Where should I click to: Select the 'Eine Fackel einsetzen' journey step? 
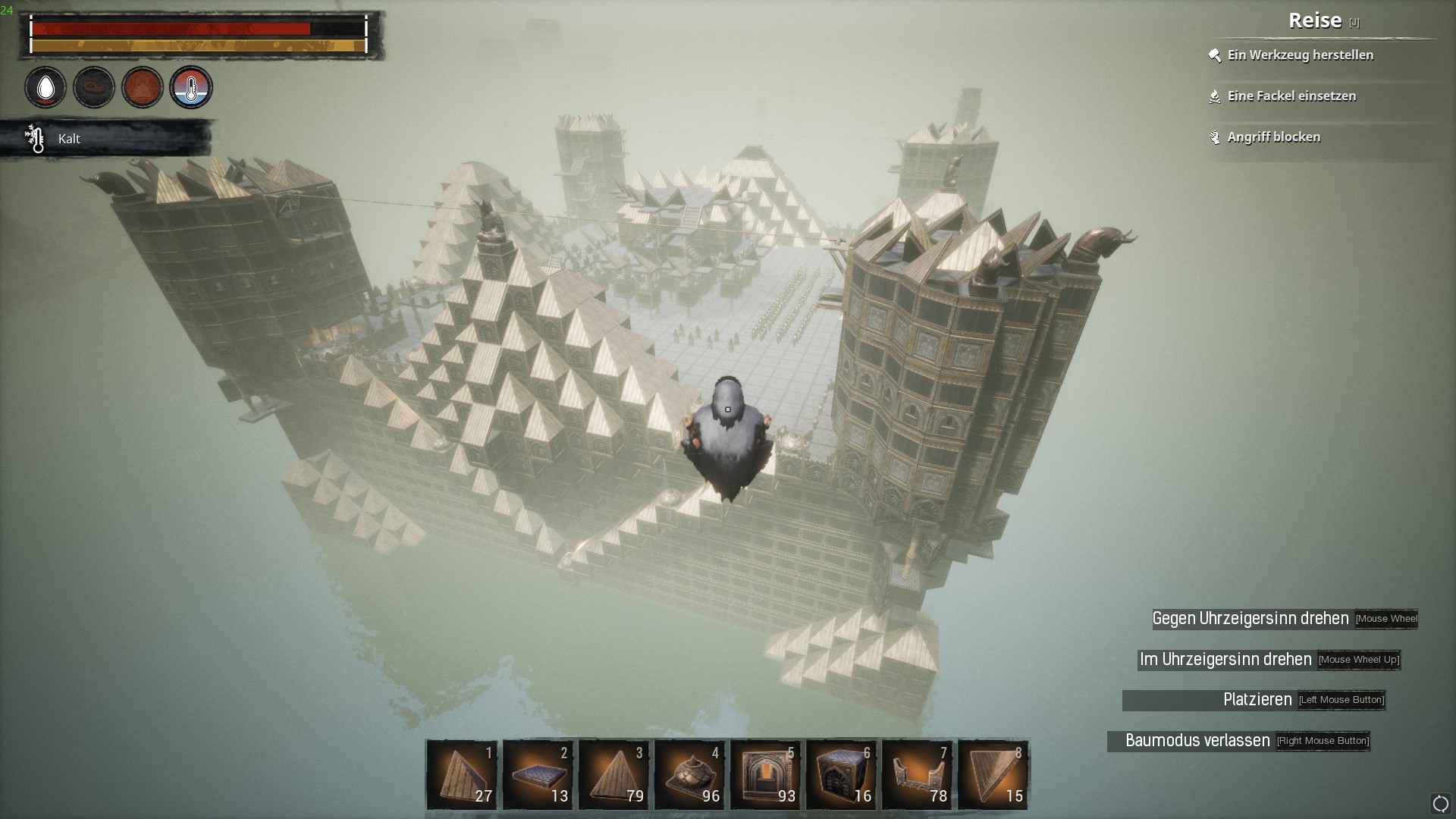1291,96
